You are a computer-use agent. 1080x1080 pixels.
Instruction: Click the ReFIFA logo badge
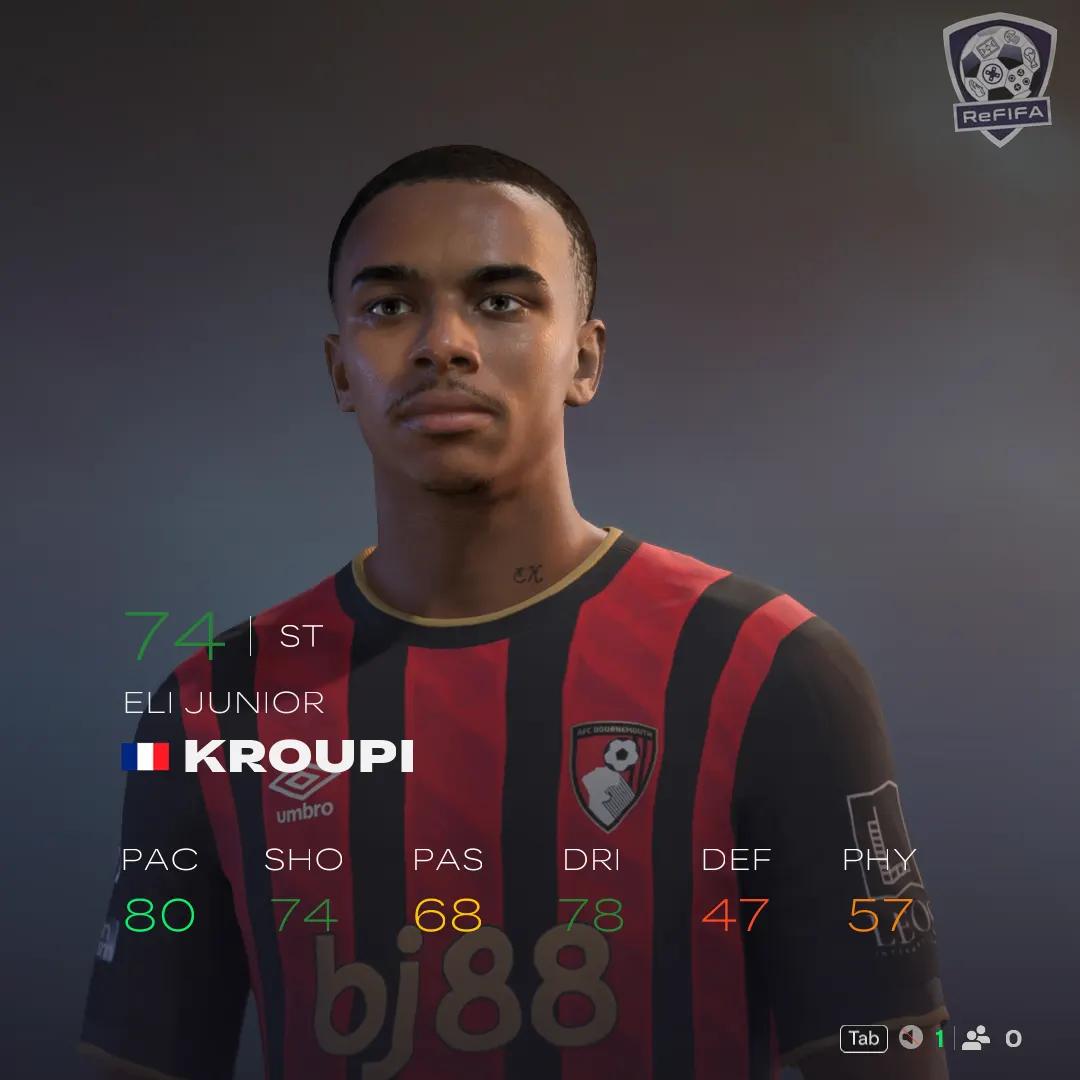(x=997, y=80)
